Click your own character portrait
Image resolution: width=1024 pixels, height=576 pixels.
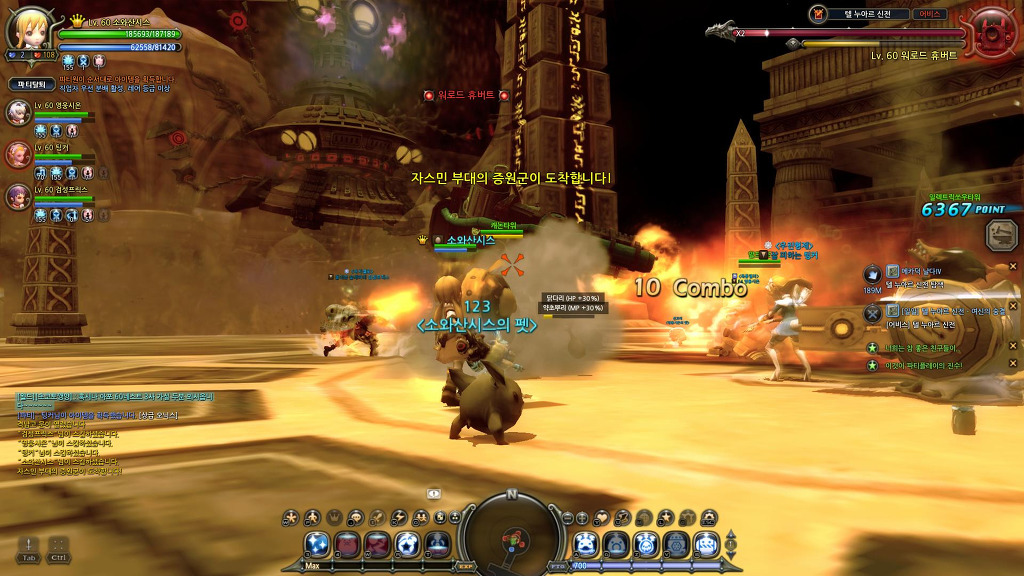tap(29, 28)
